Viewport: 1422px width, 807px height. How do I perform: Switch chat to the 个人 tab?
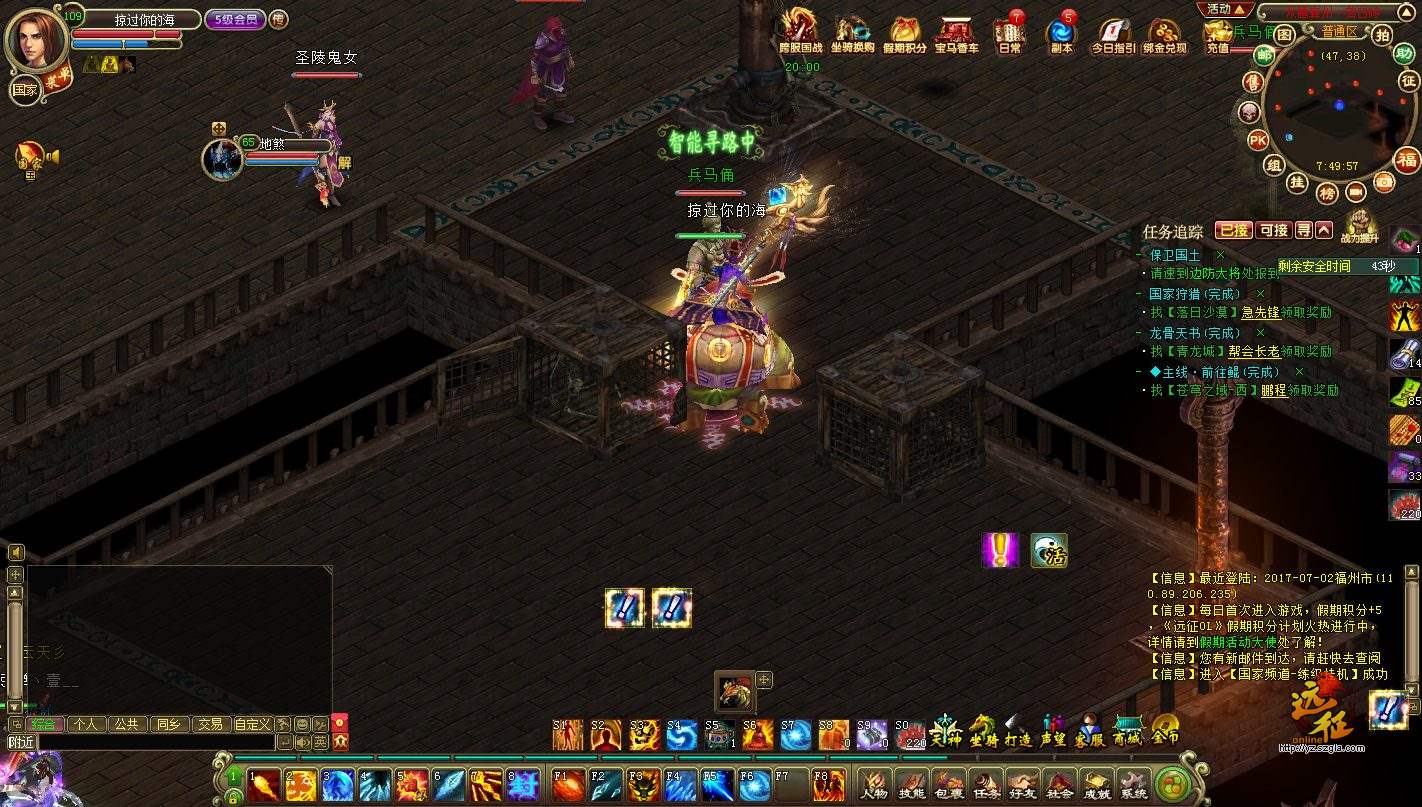pyautogui.click(x=85, y=724)
